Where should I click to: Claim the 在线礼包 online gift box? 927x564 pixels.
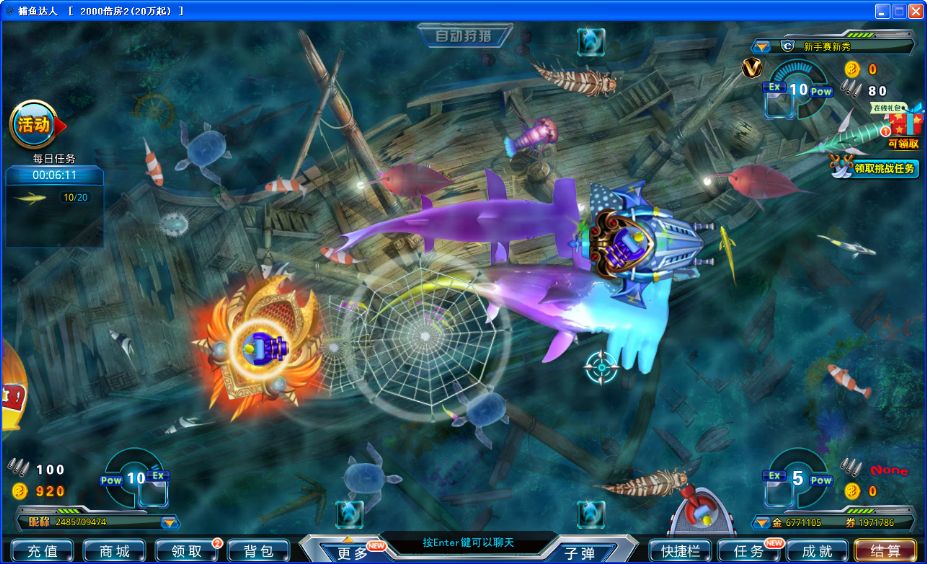901,124
